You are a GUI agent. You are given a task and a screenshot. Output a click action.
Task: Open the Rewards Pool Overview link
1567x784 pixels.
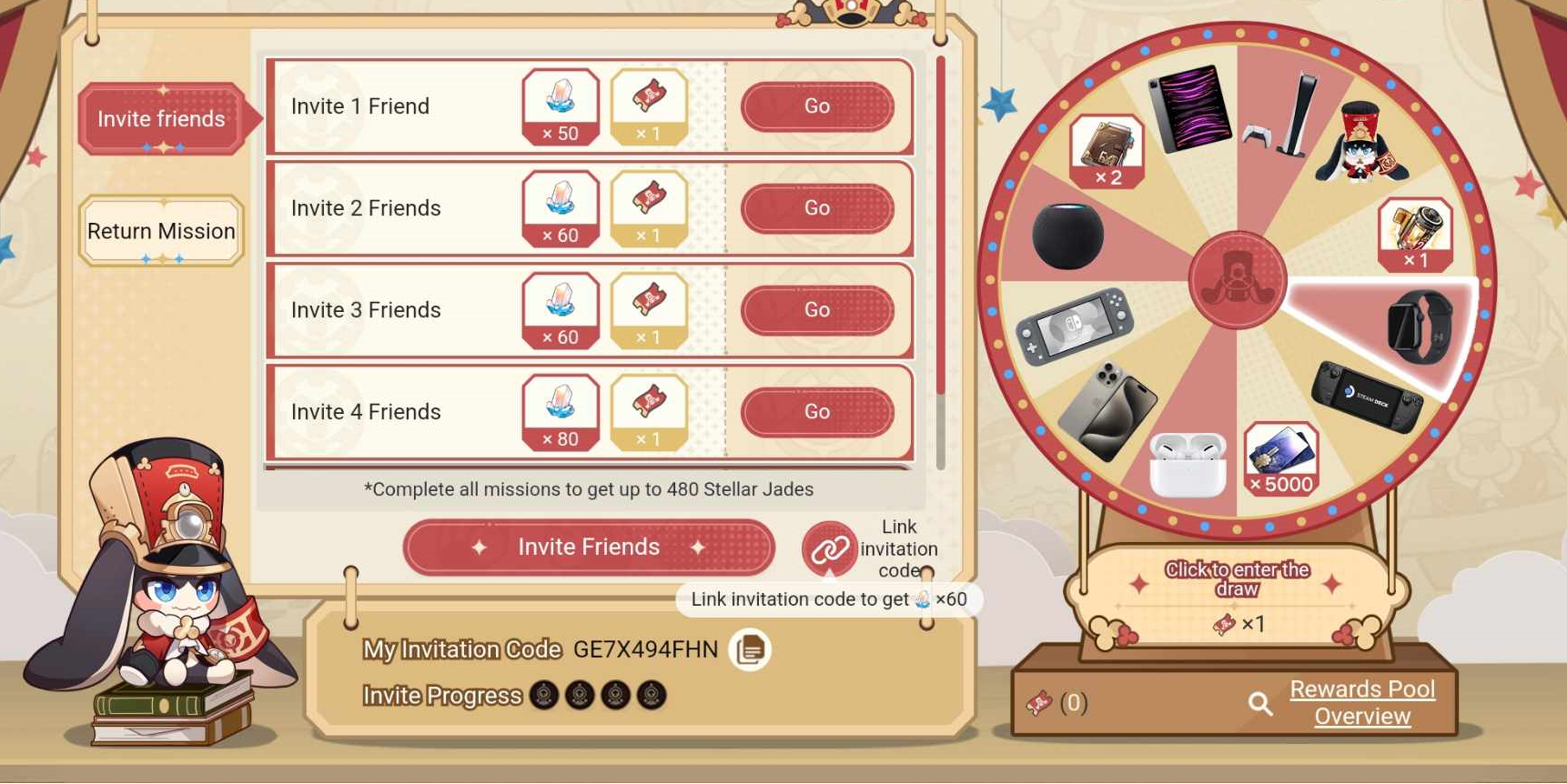tap(1362, 702)
